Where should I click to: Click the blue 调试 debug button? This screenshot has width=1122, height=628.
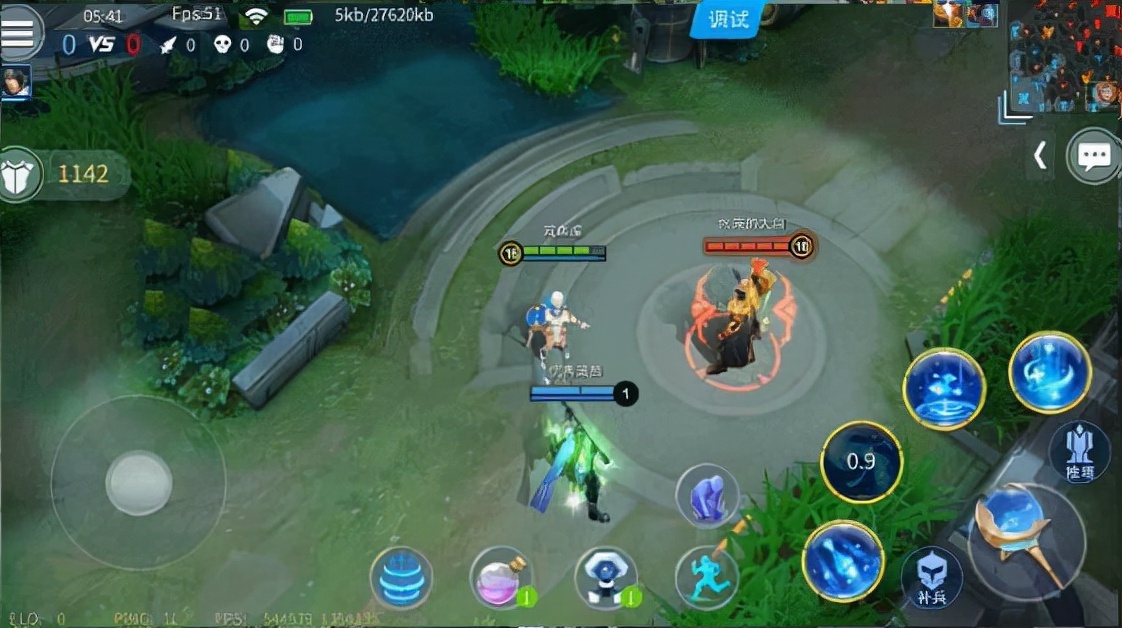pyautogui.click(x=729, y=19)
